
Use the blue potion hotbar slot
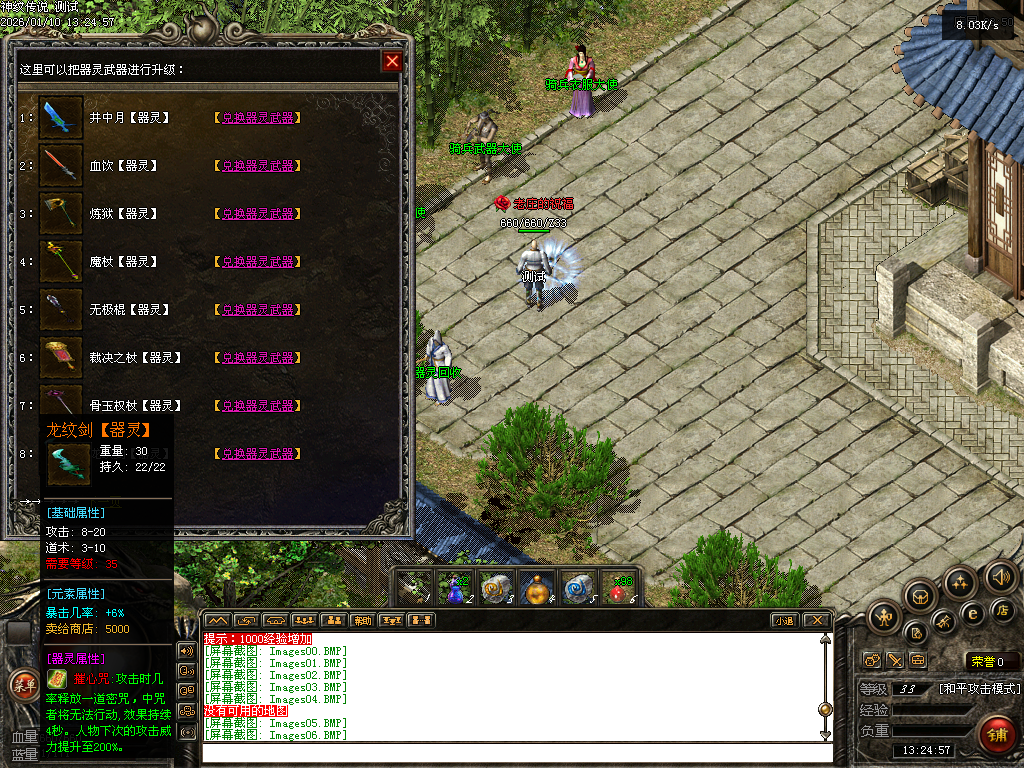[456, 589]
